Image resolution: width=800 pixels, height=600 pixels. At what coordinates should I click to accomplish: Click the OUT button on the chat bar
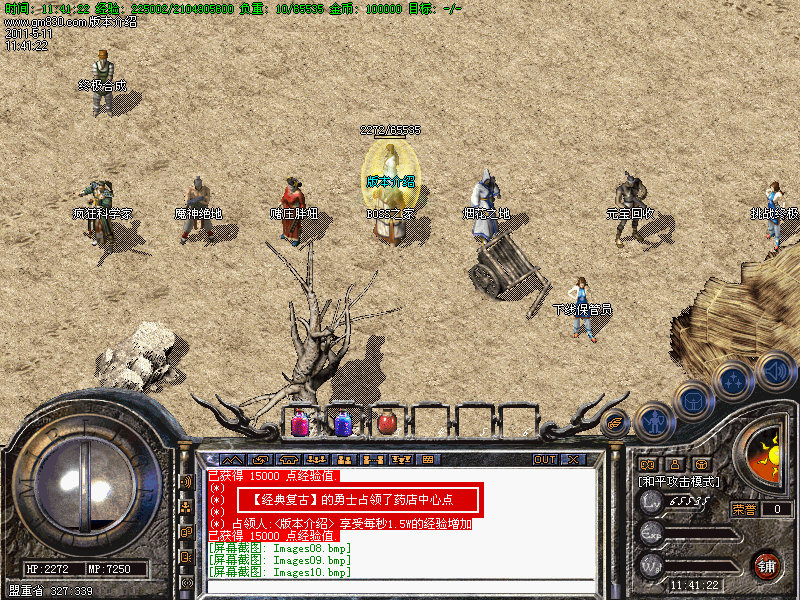click(x=544, y=459)
